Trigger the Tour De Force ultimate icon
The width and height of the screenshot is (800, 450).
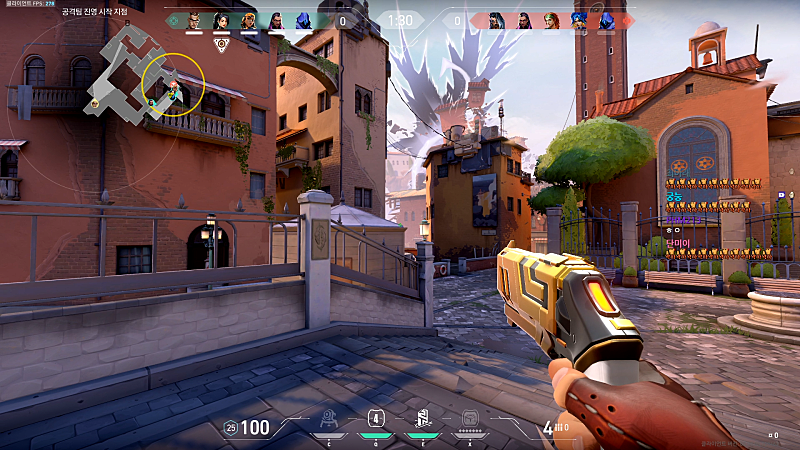click(470, 420)
